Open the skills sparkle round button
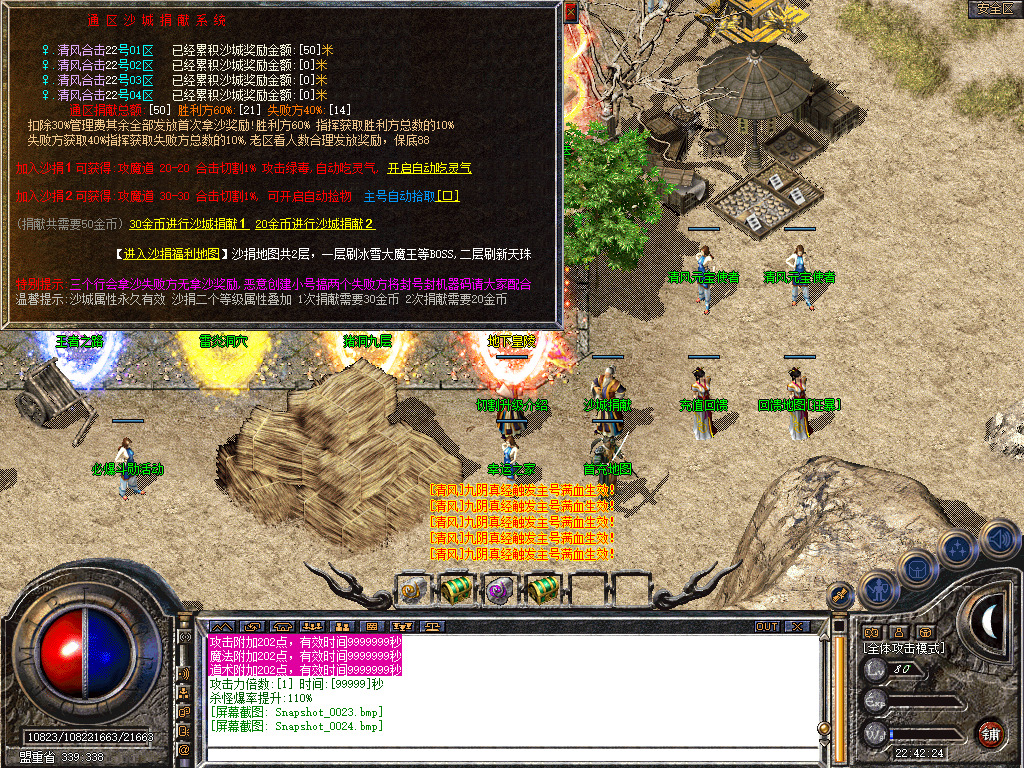 pos(958,548)
